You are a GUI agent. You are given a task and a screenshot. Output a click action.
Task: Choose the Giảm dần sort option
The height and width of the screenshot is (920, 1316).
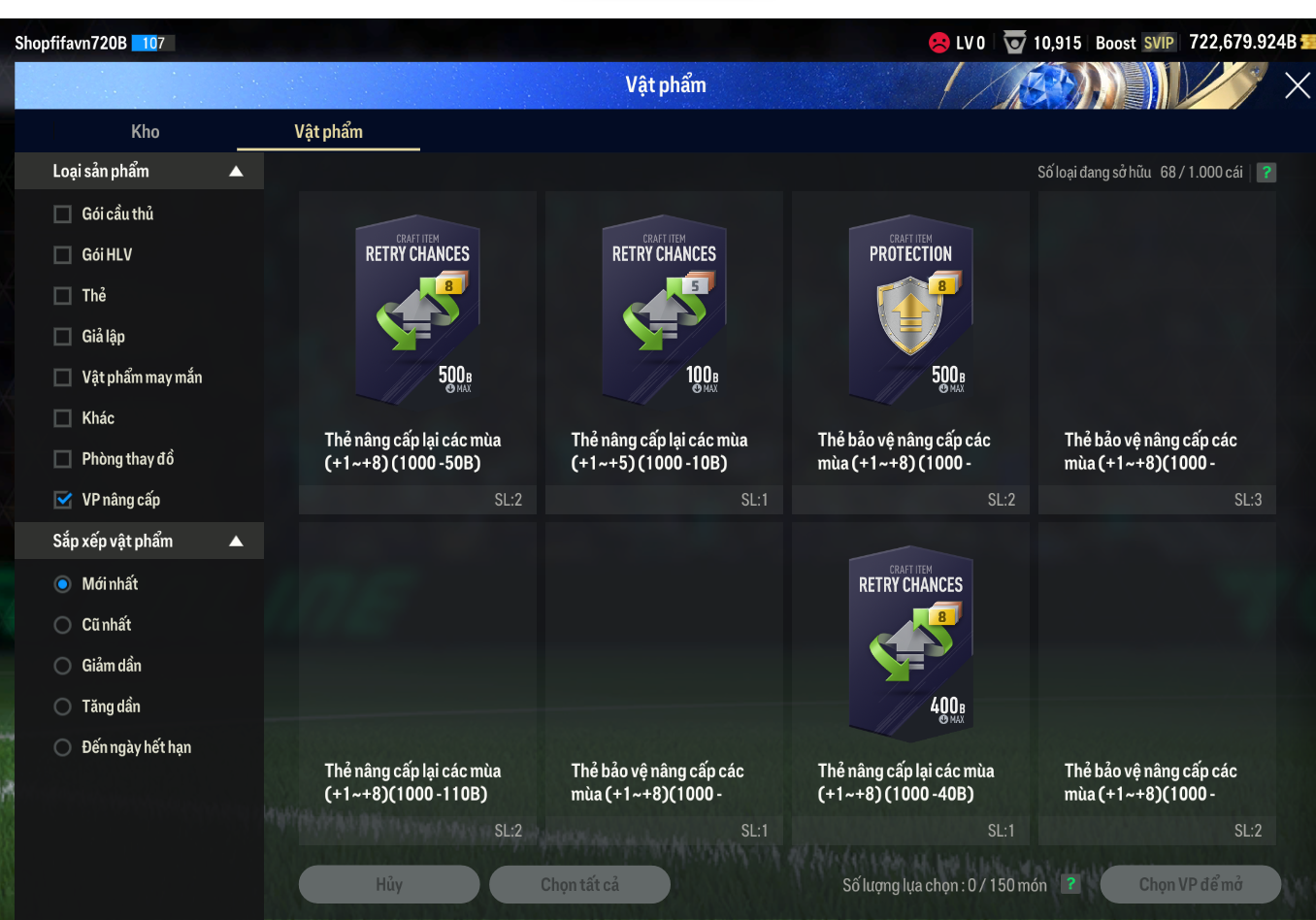pyautogui.click(x=63, y=666)
